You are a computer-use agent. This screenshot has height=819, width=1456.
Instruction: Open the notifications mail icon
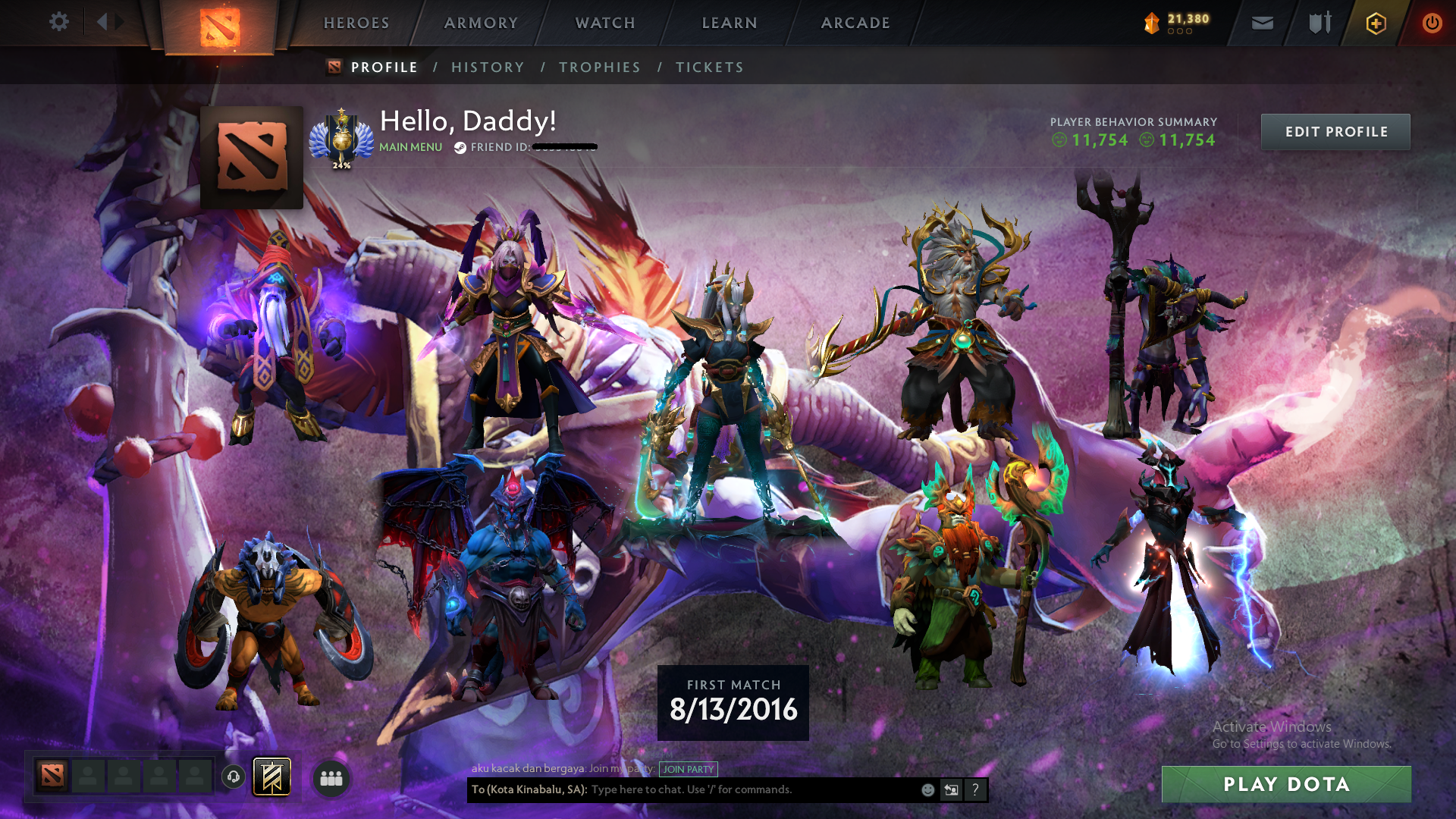coord(1261,23)
